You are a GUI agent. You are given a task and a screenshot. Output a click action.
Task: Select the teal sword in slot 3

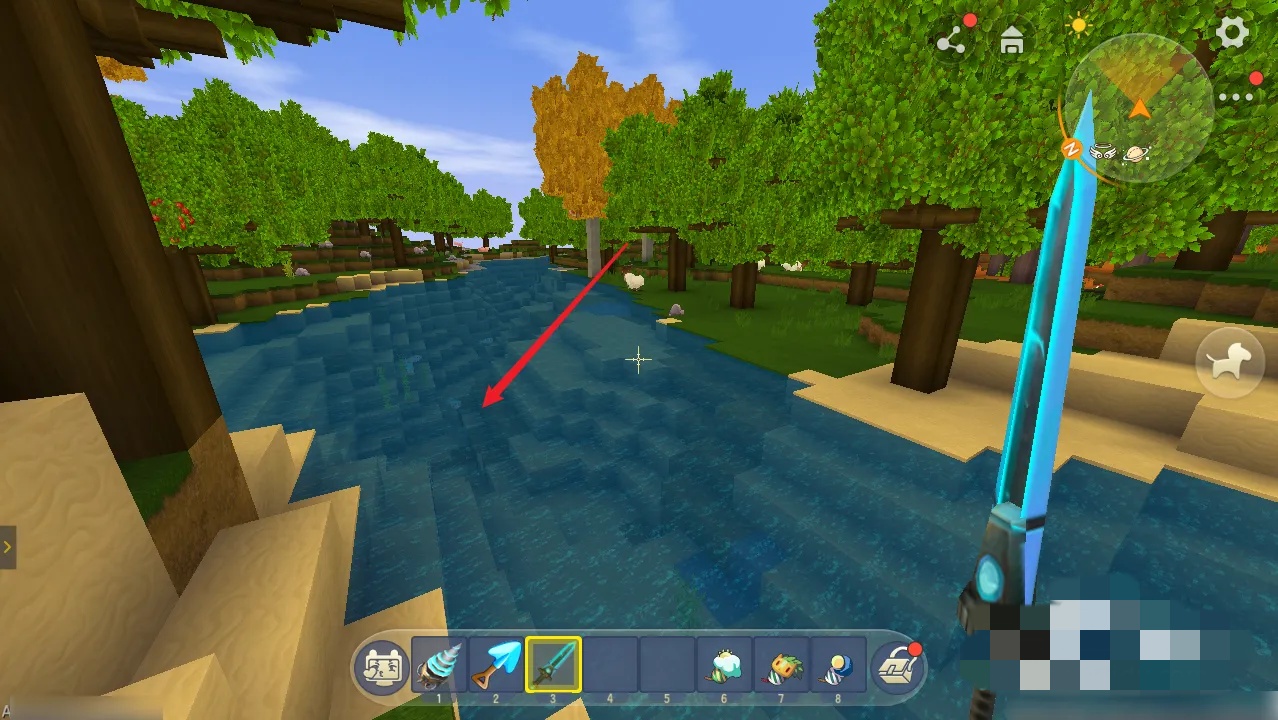[x=553, y=665]
